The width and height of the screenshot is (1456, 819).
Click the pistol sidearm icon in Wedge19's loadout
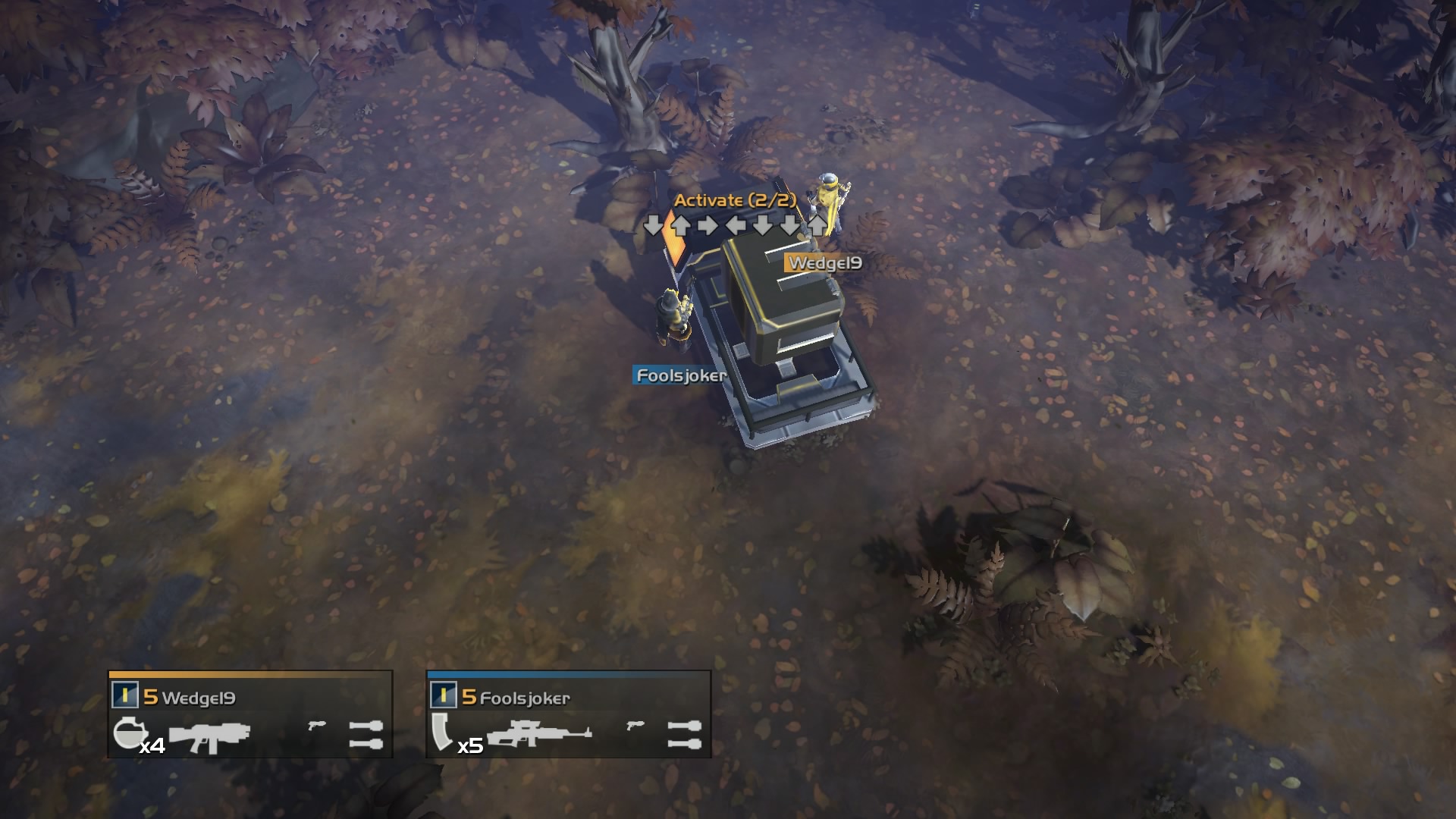click(315, 725)
